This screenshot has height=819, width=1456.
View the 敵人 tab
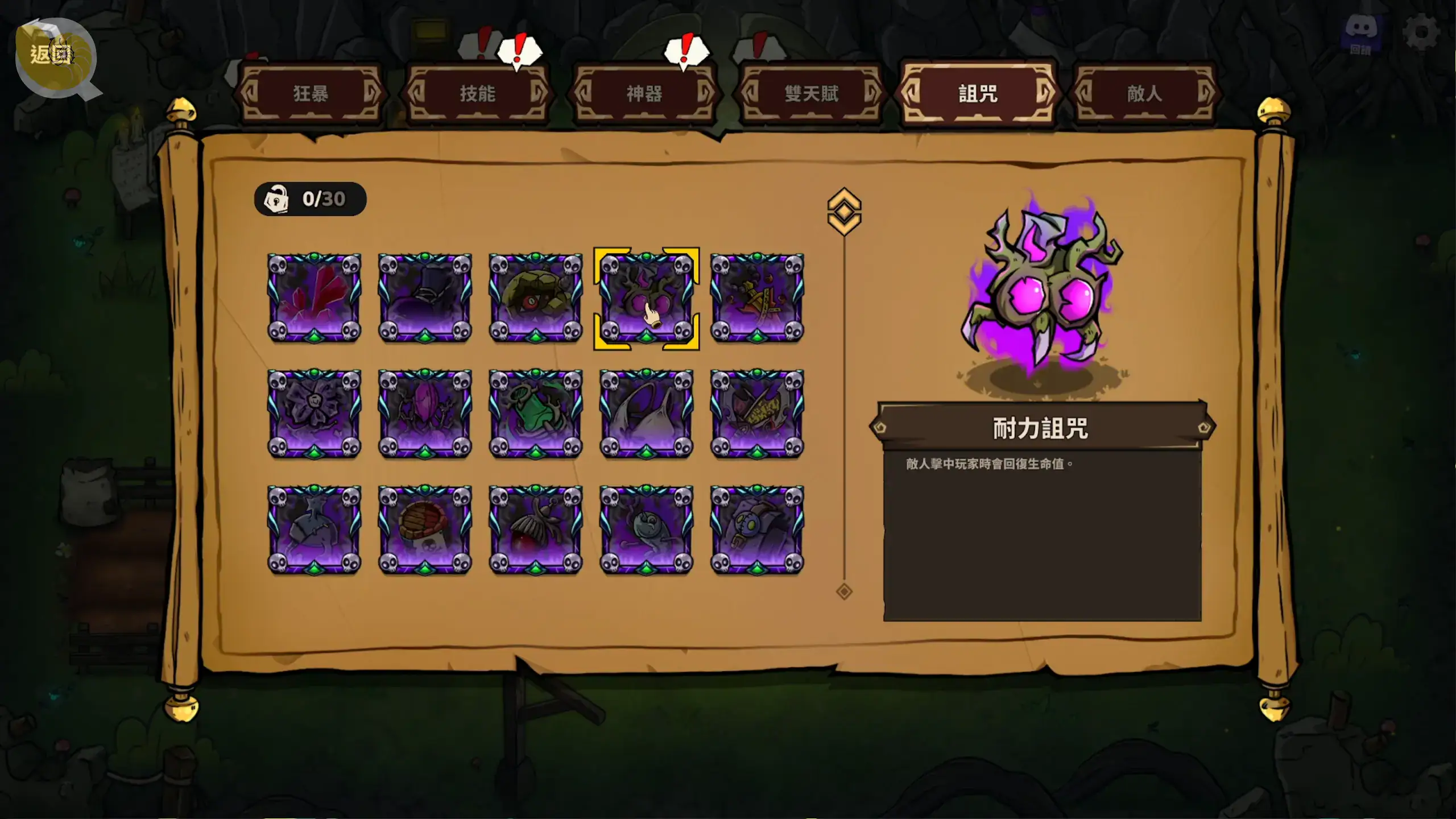click(x=1144, y=94)
